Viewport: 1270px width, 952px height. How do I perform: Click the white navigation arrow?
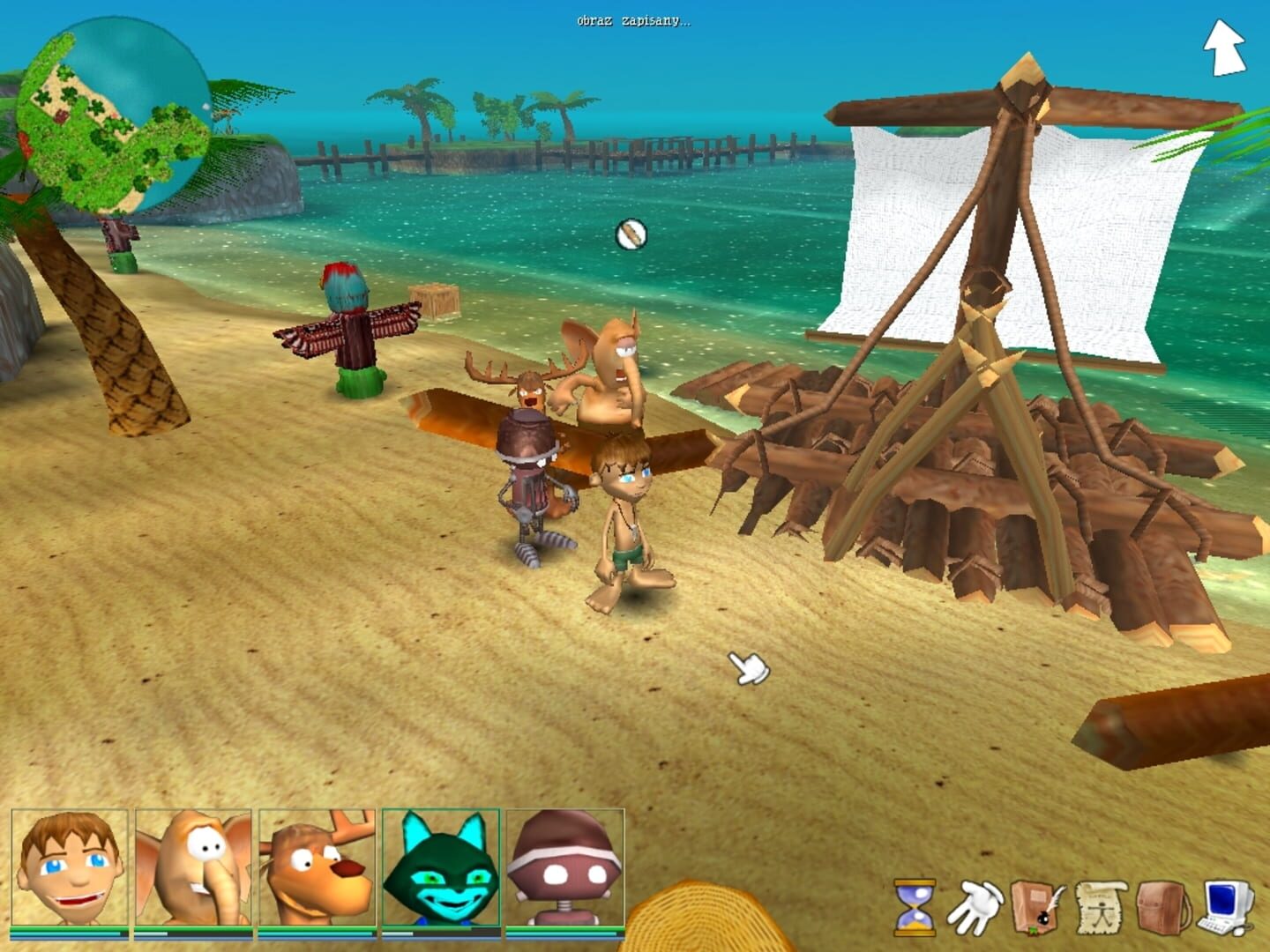(x=1223, y=48)
